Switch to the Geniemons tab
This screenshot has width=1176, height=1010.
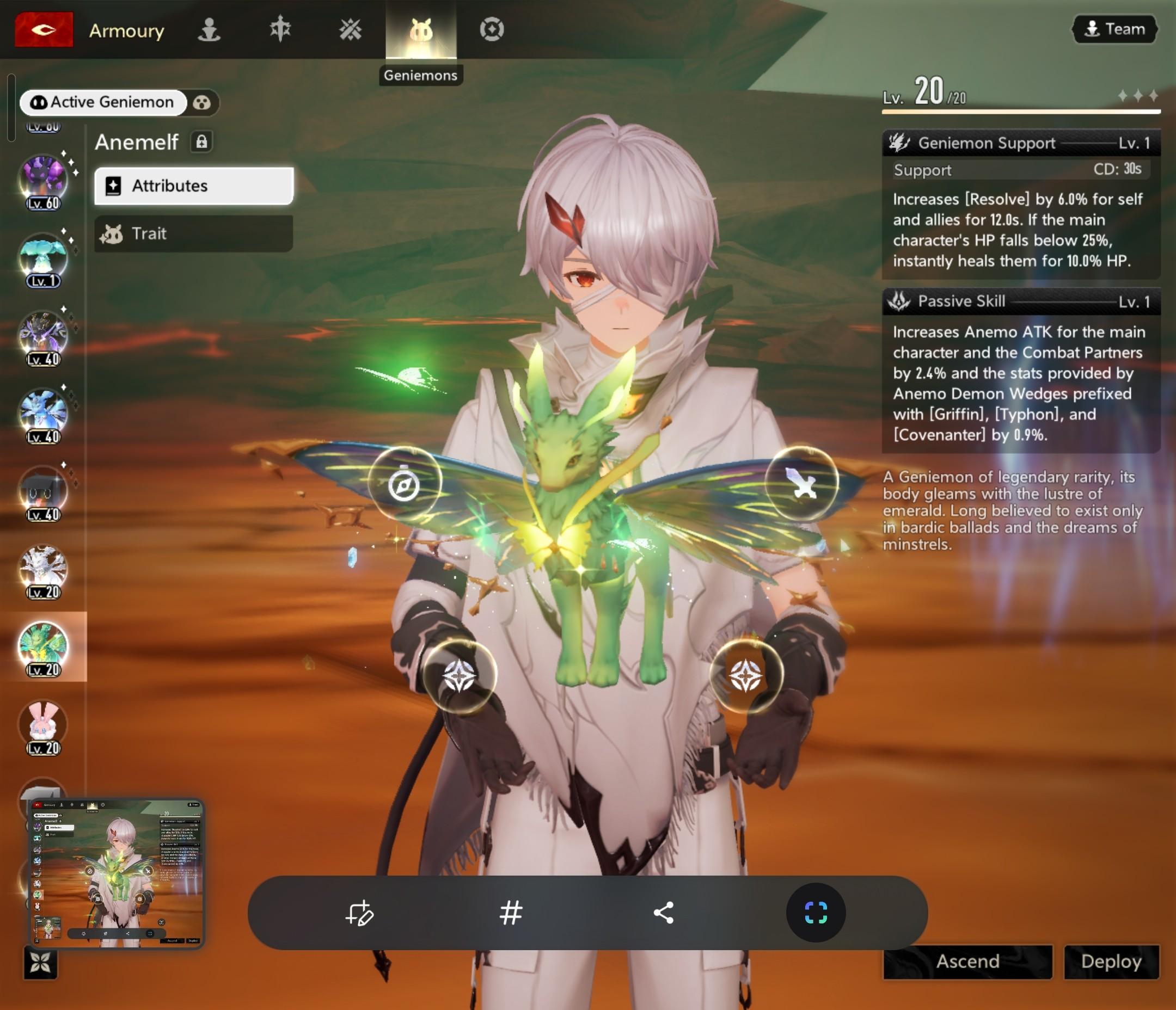(420, 30)
